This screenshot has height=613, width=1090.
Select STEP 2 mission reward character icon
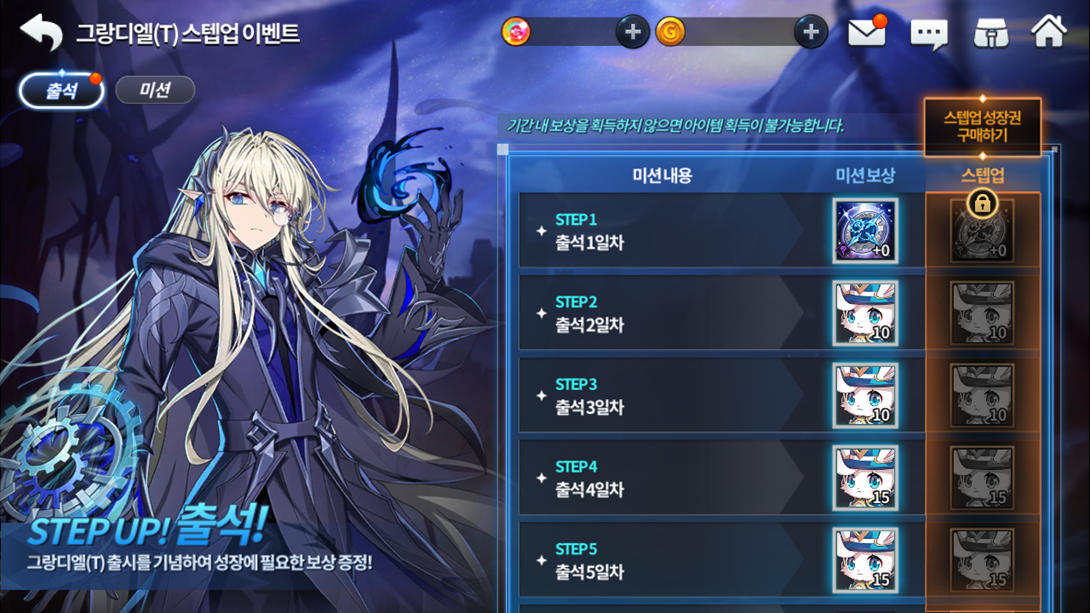865,314
